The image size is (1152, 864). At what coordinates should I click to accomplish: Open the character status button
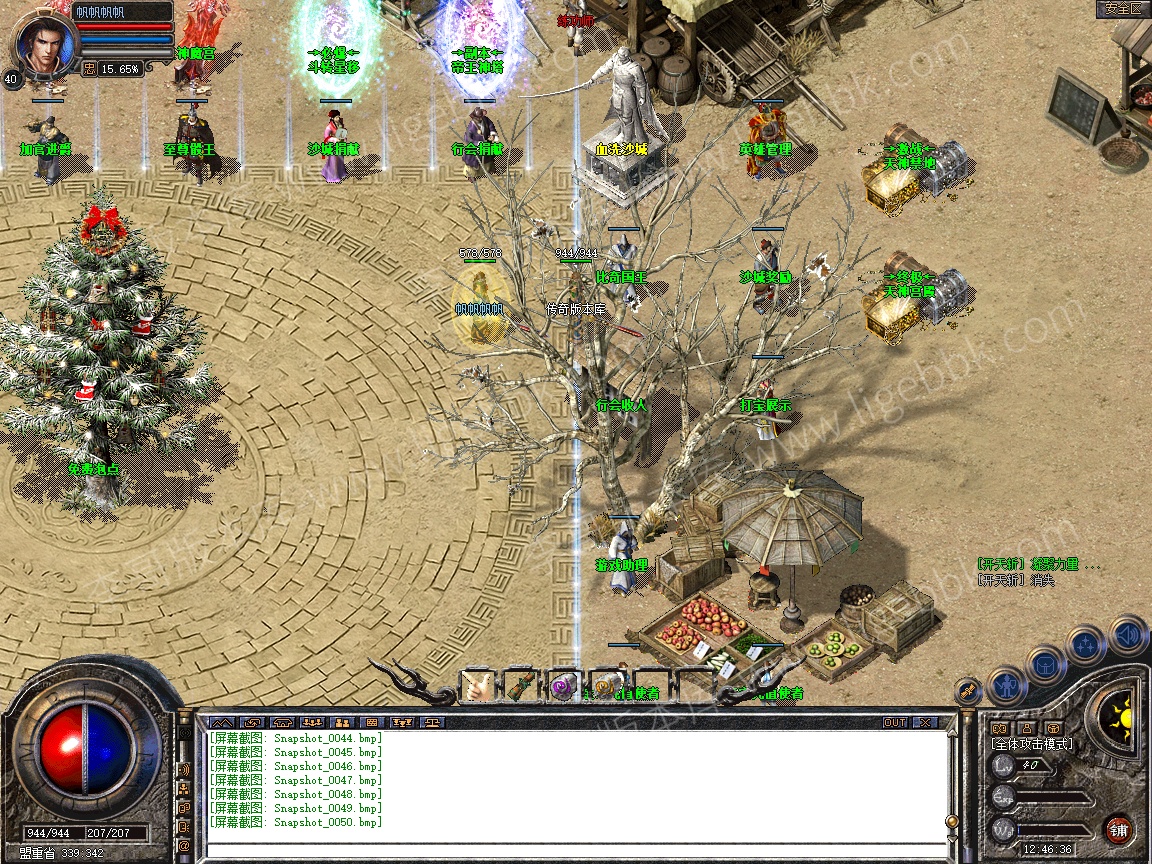coord(1007,686)
